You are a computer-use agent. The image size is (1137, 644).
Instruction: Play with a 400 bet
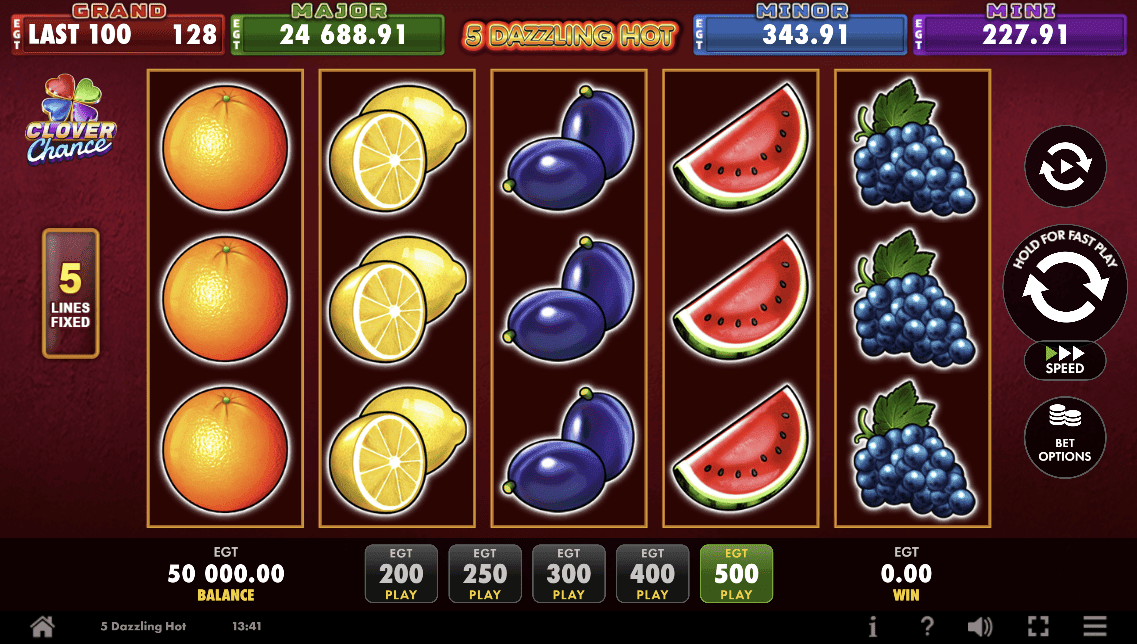pyautogui.click(x=652, y=574)
